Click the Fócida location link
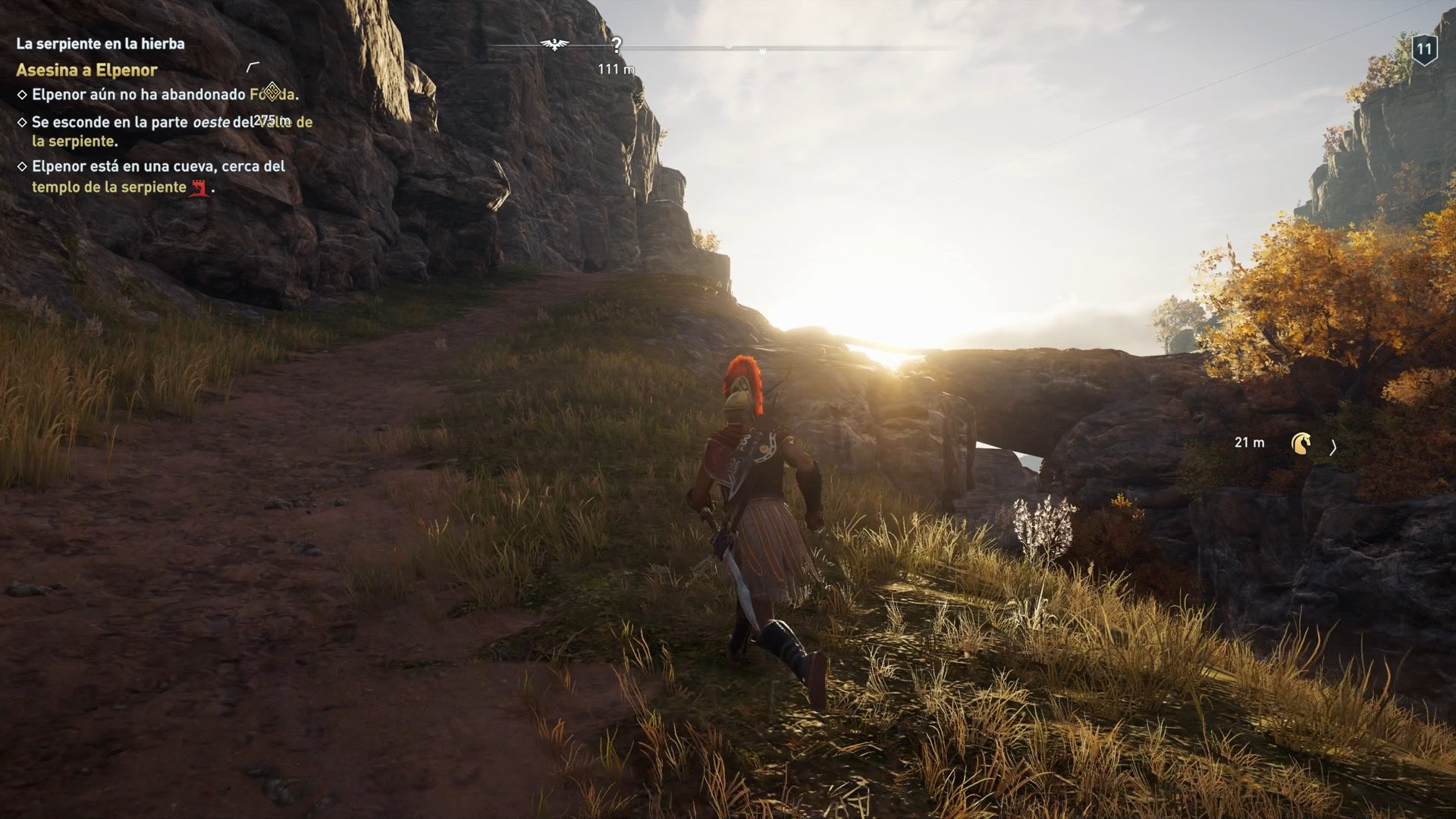1456x819 pixels. [x=271, y=96]
